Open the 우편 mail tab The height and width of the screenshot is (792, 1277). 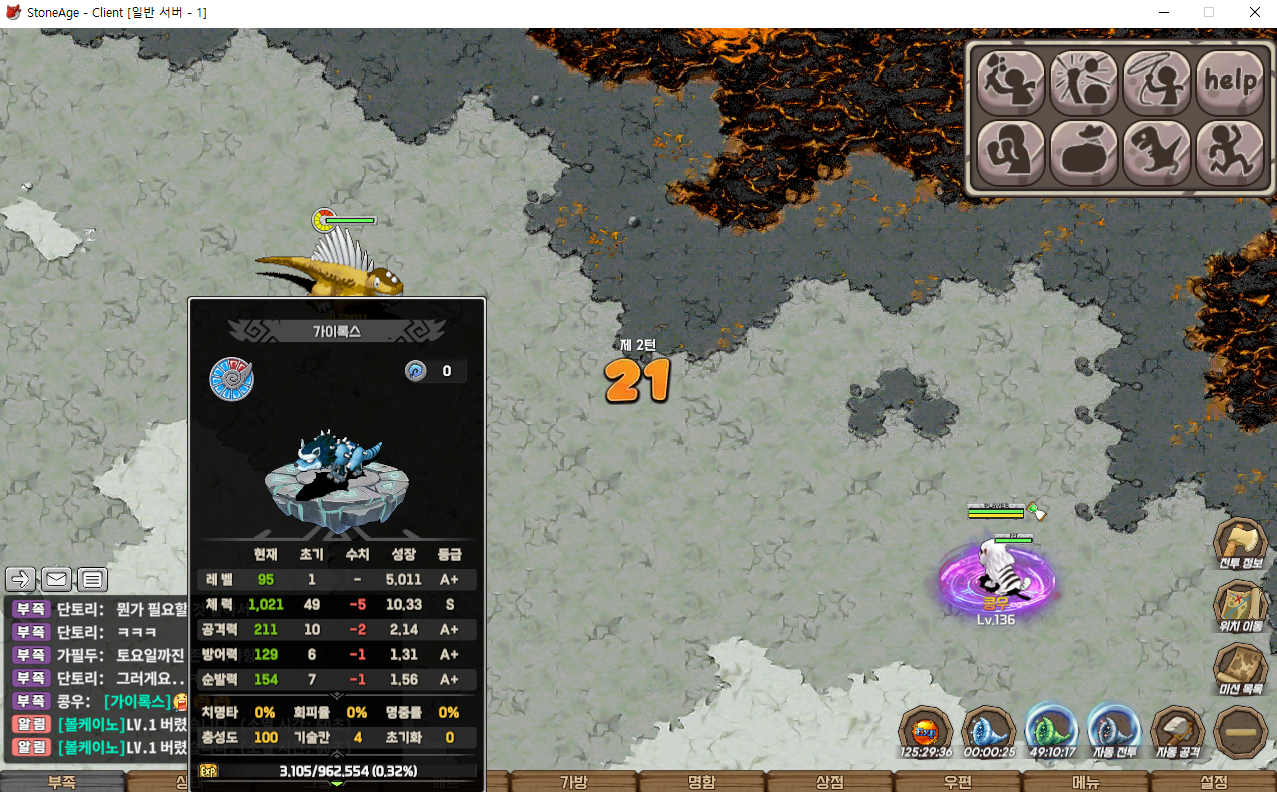click(x=957, y=782)
